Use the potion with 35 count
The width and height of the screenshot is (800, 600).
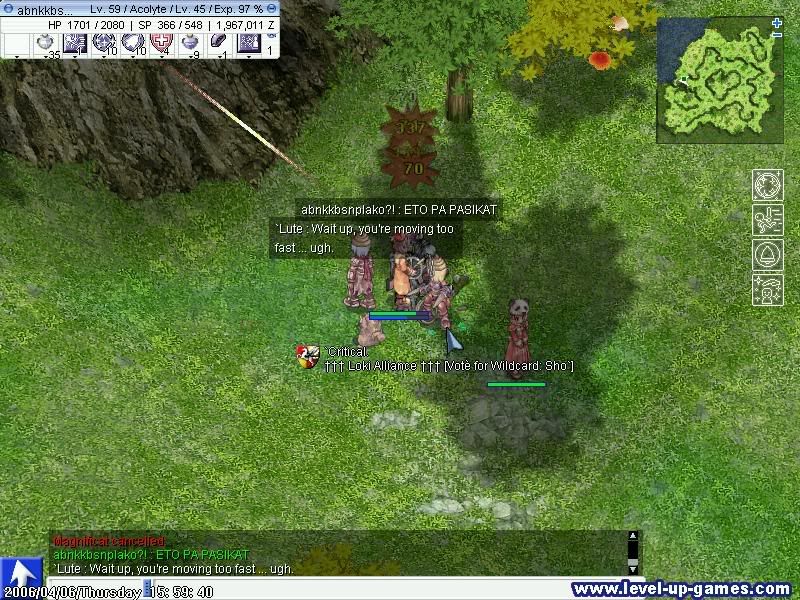click(45, 43)
